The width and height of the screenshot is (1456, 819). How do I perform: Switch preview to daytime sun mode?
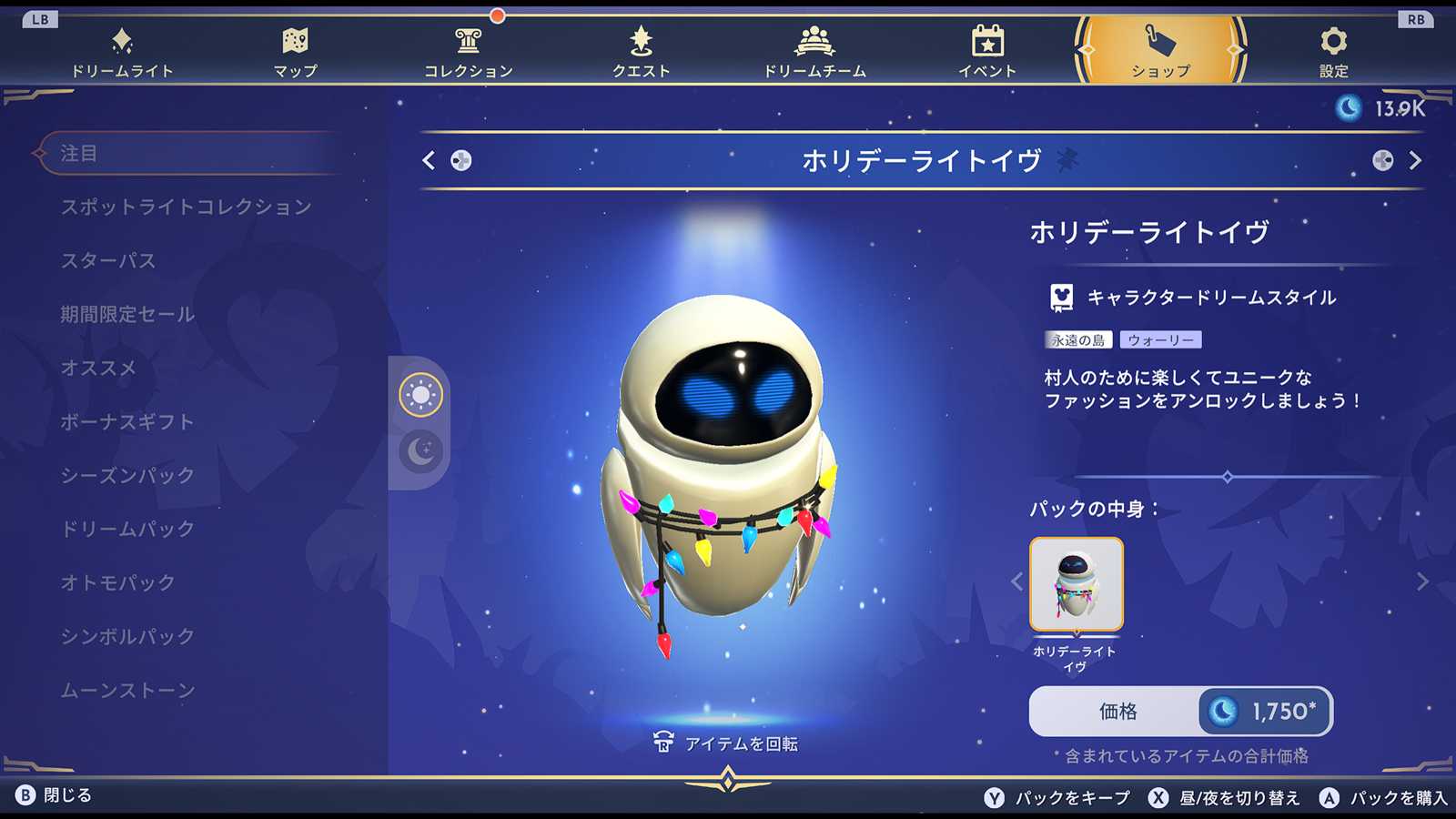point(420,395)
